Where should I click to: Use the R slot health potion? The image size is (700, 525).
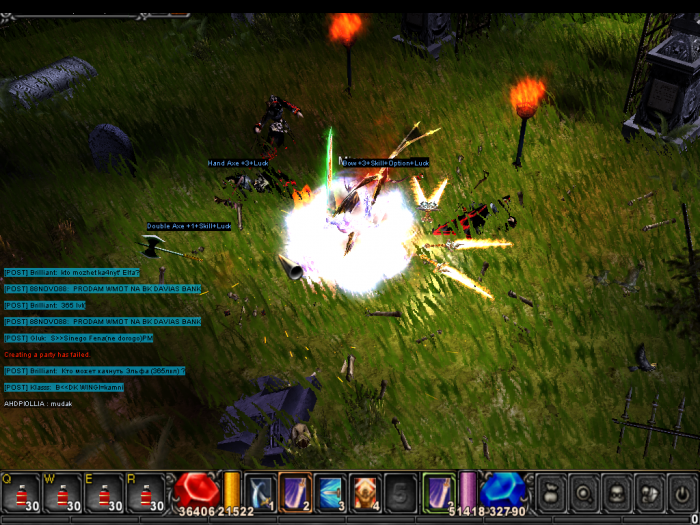tap(145, 493)
